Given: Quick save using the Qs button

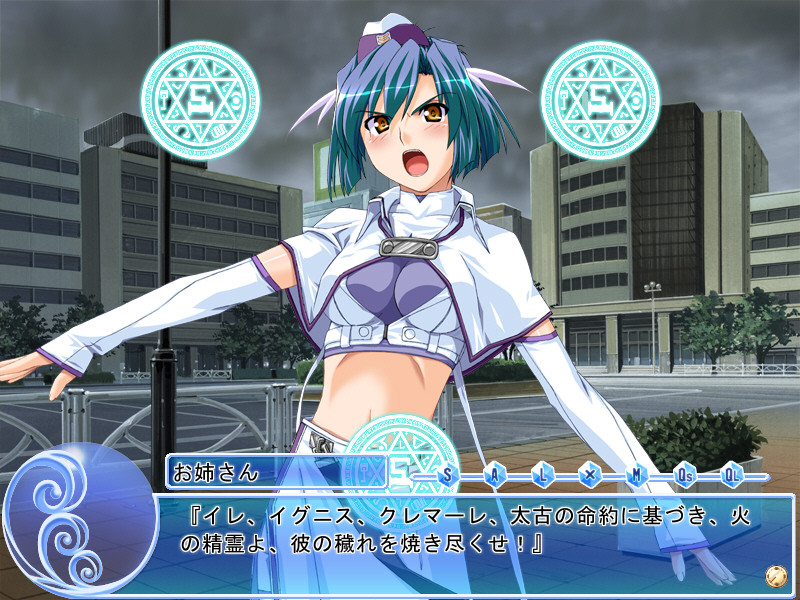Looking at the screenshot, I should pos(685,475).
